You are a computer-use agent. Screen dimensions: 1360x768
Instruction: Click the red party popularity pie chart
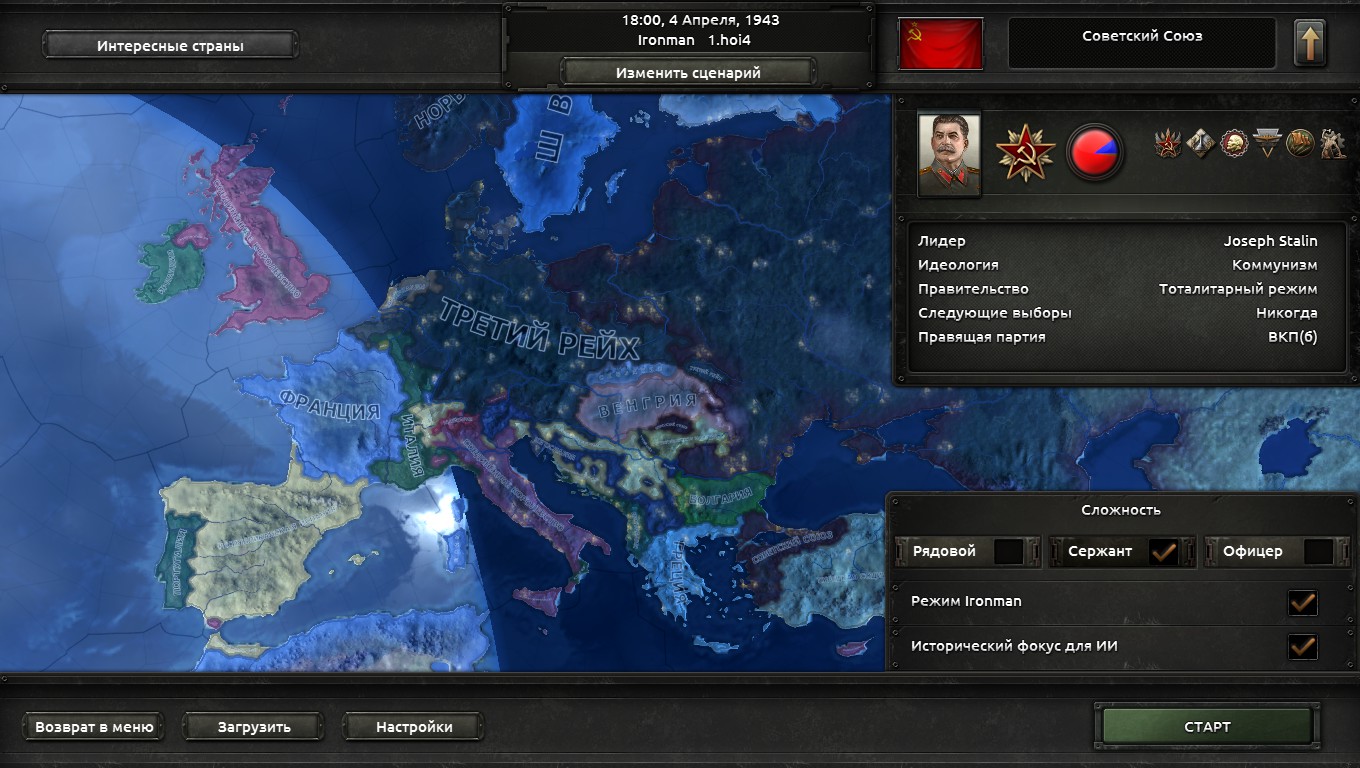1095,153
